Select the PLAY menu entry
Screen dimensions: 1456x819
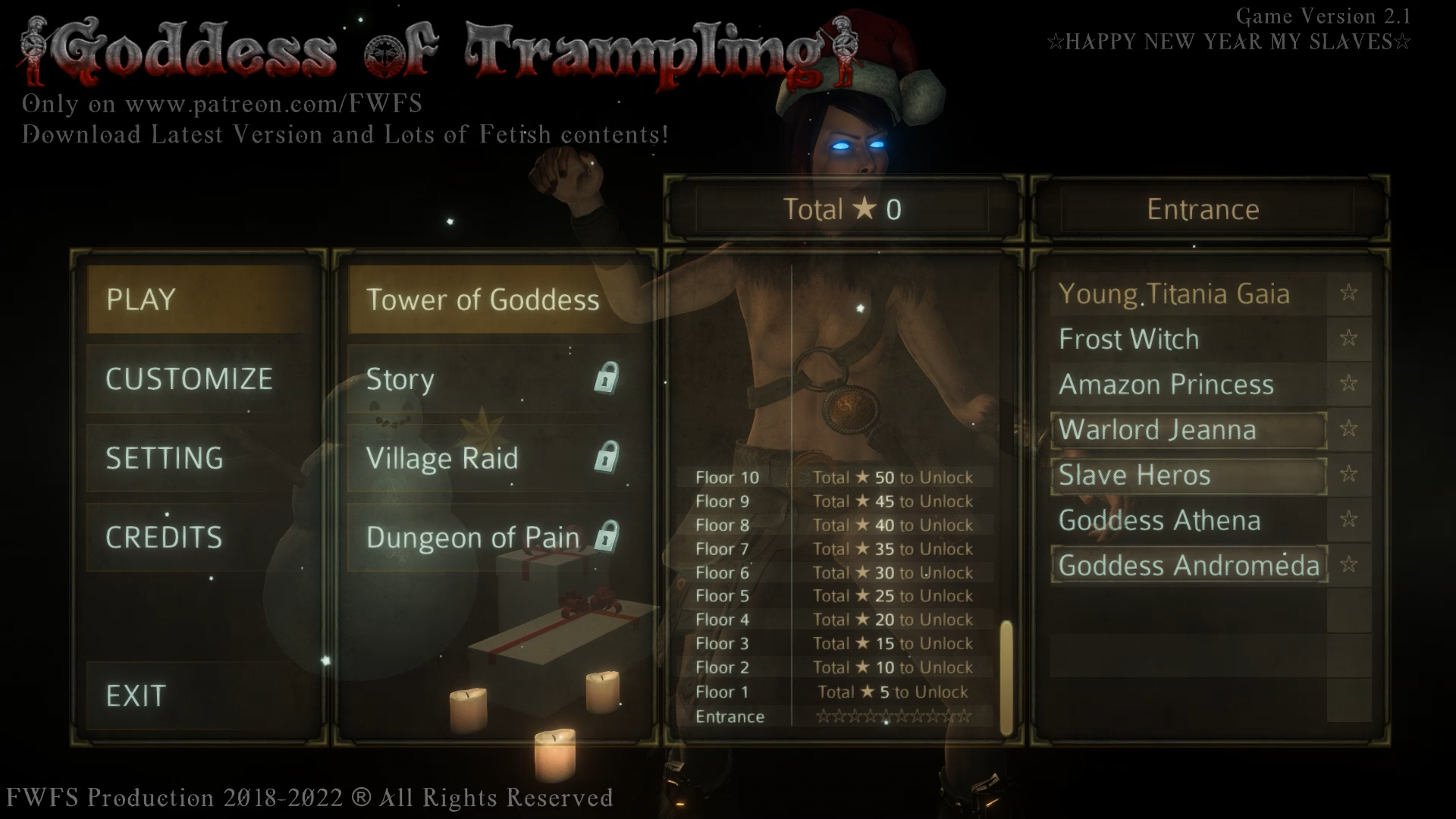pyautogui.click(x=201, y=300)
